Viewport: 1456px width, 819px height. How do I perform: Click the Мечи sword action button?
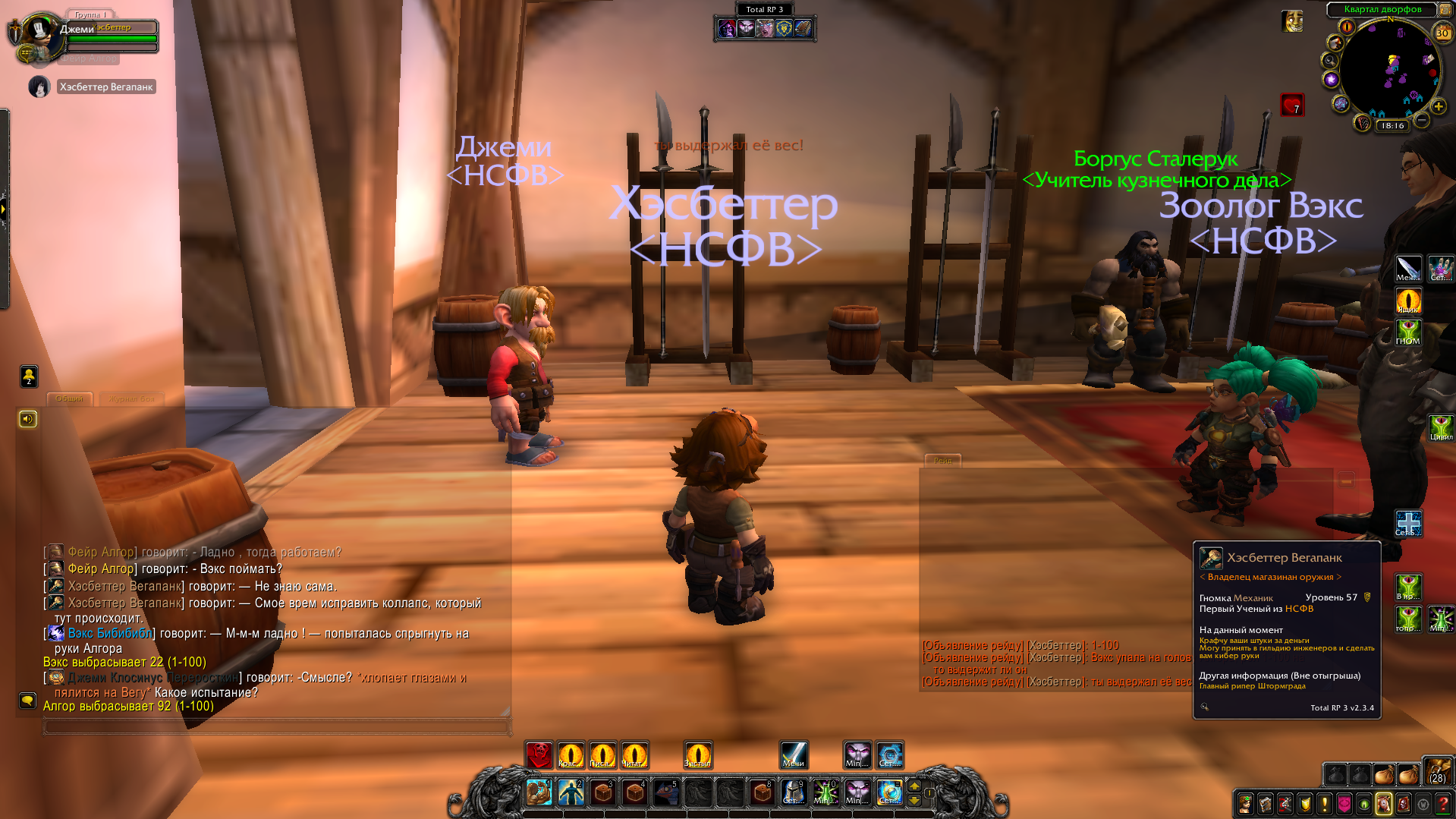point(794,755)
